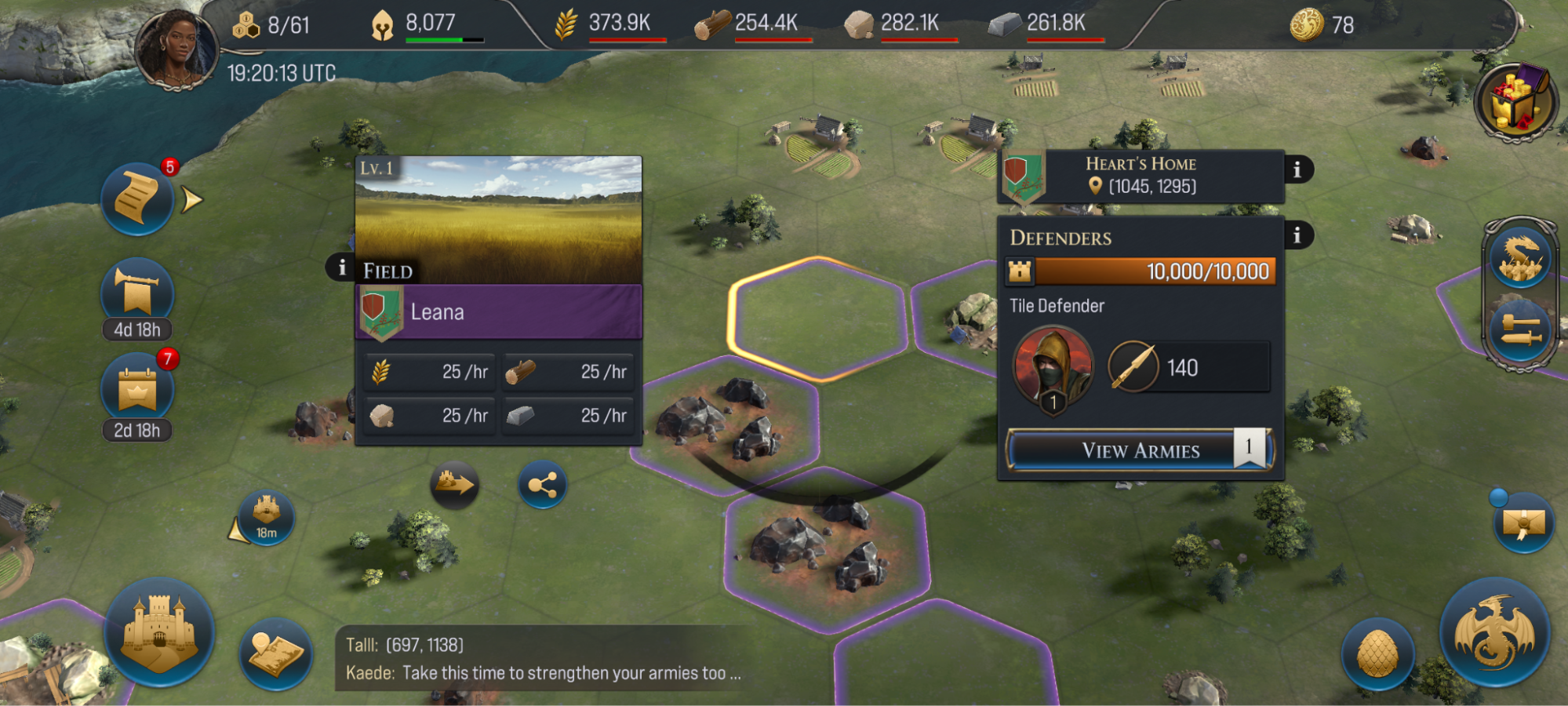This screenshot has width=1568, height=706.
Task: Show info for the Defenders panel
Action: click(x=1297, y=235)
